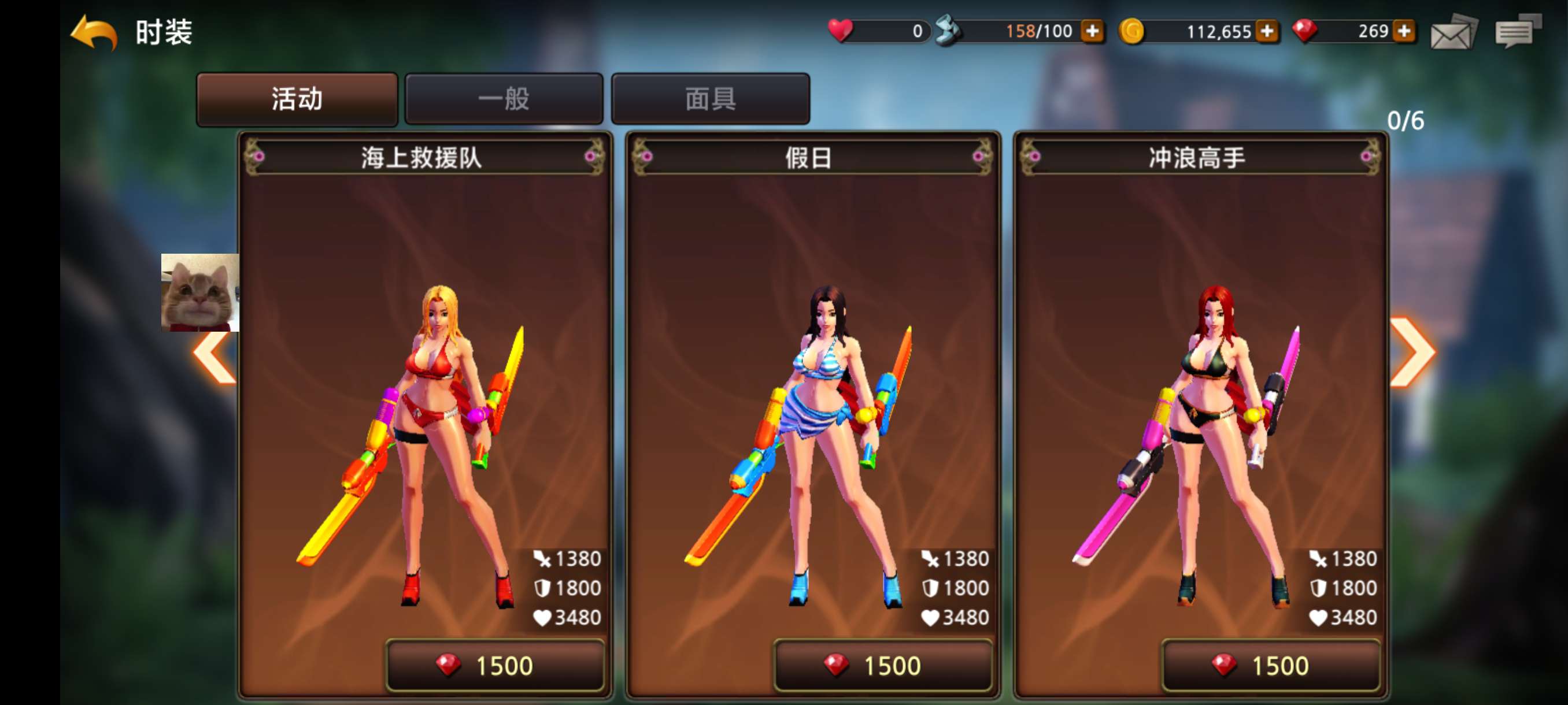Select the 海上救援队 costume card
The image size is (1568, 705).
point(425,395)
